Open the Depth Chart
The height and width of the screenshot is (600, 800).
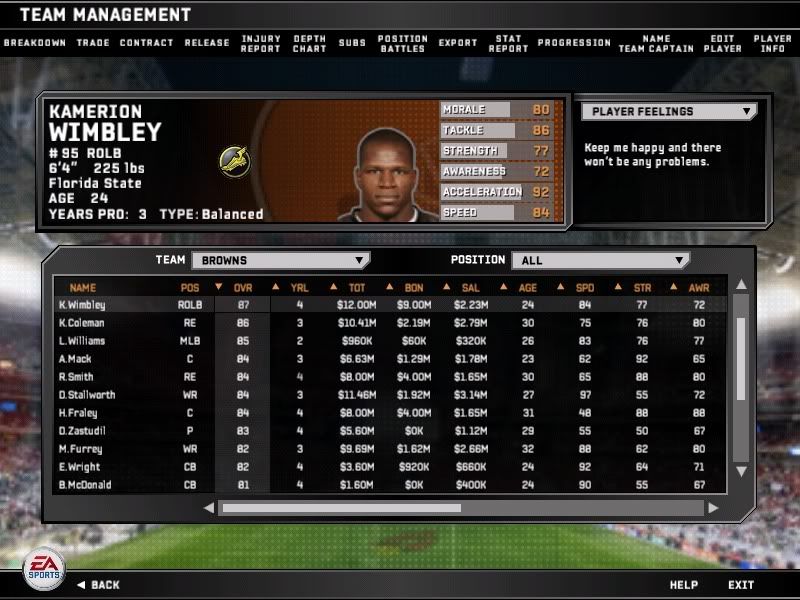tap(309, 44)
